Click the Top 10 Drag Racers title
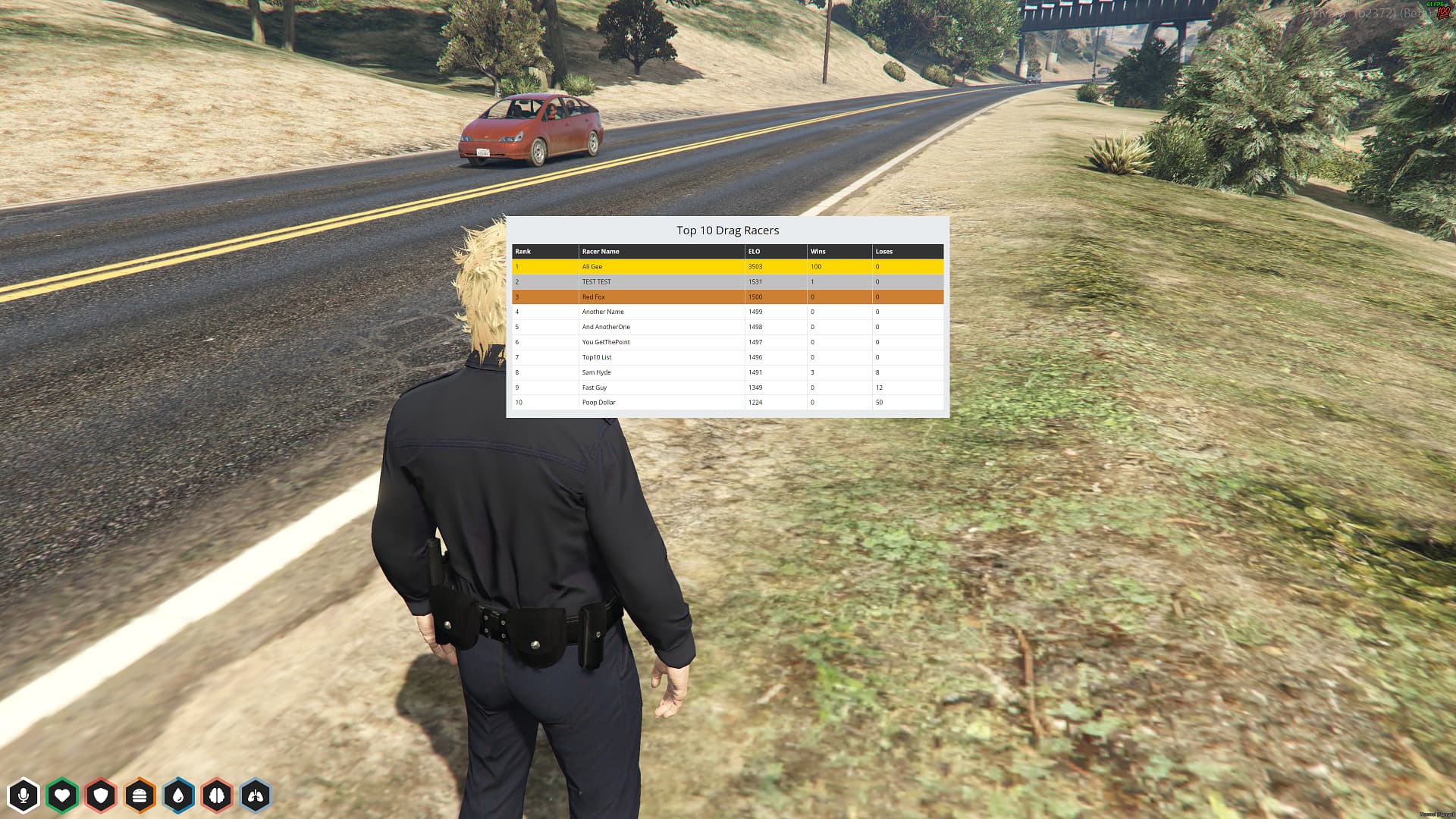This screenshot has width=1456, height=819. tap(727, 230)
